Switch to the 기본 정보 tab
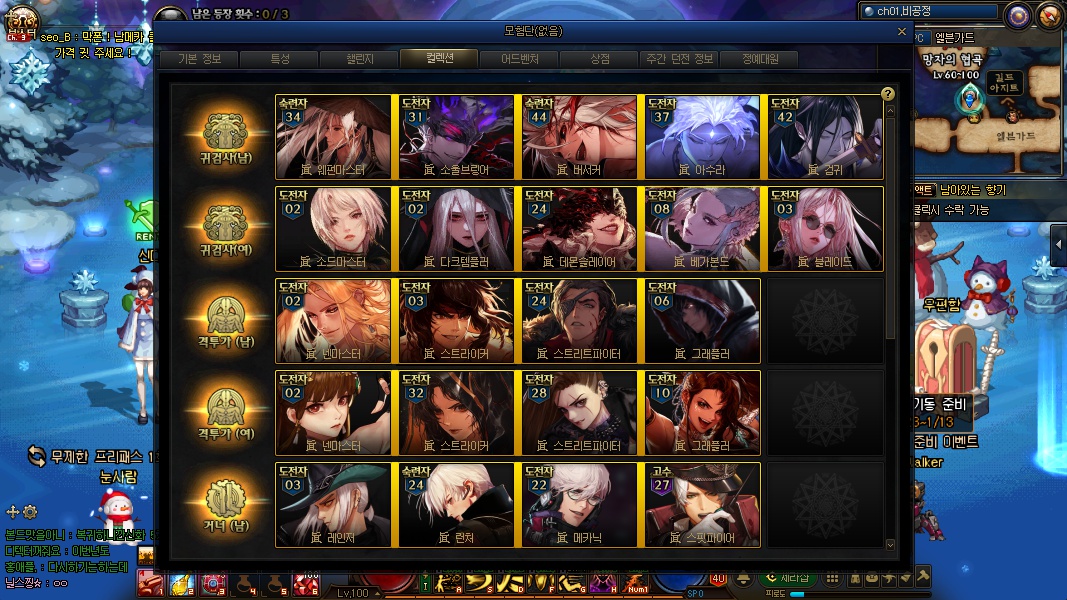1067x600 pixels. coord(200,59)
